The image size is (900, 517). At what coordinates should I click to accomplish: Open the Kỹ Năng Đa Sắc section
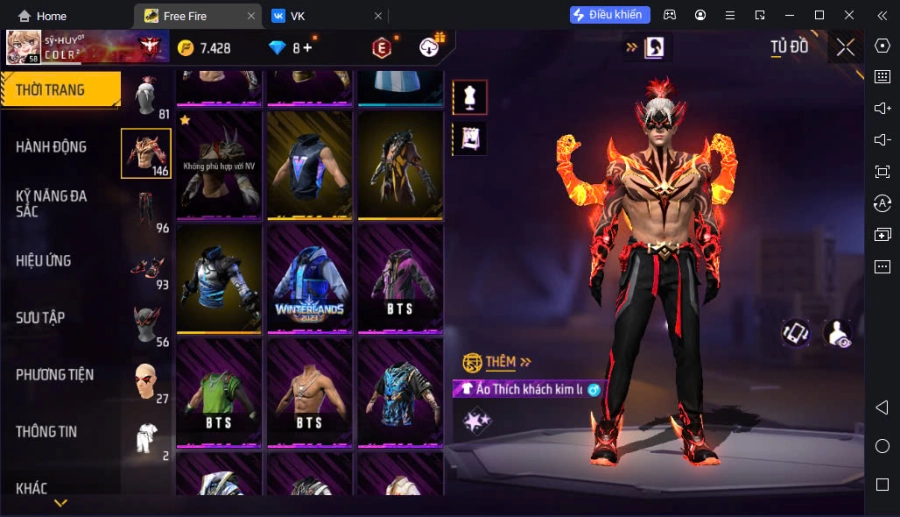(51, 204)
